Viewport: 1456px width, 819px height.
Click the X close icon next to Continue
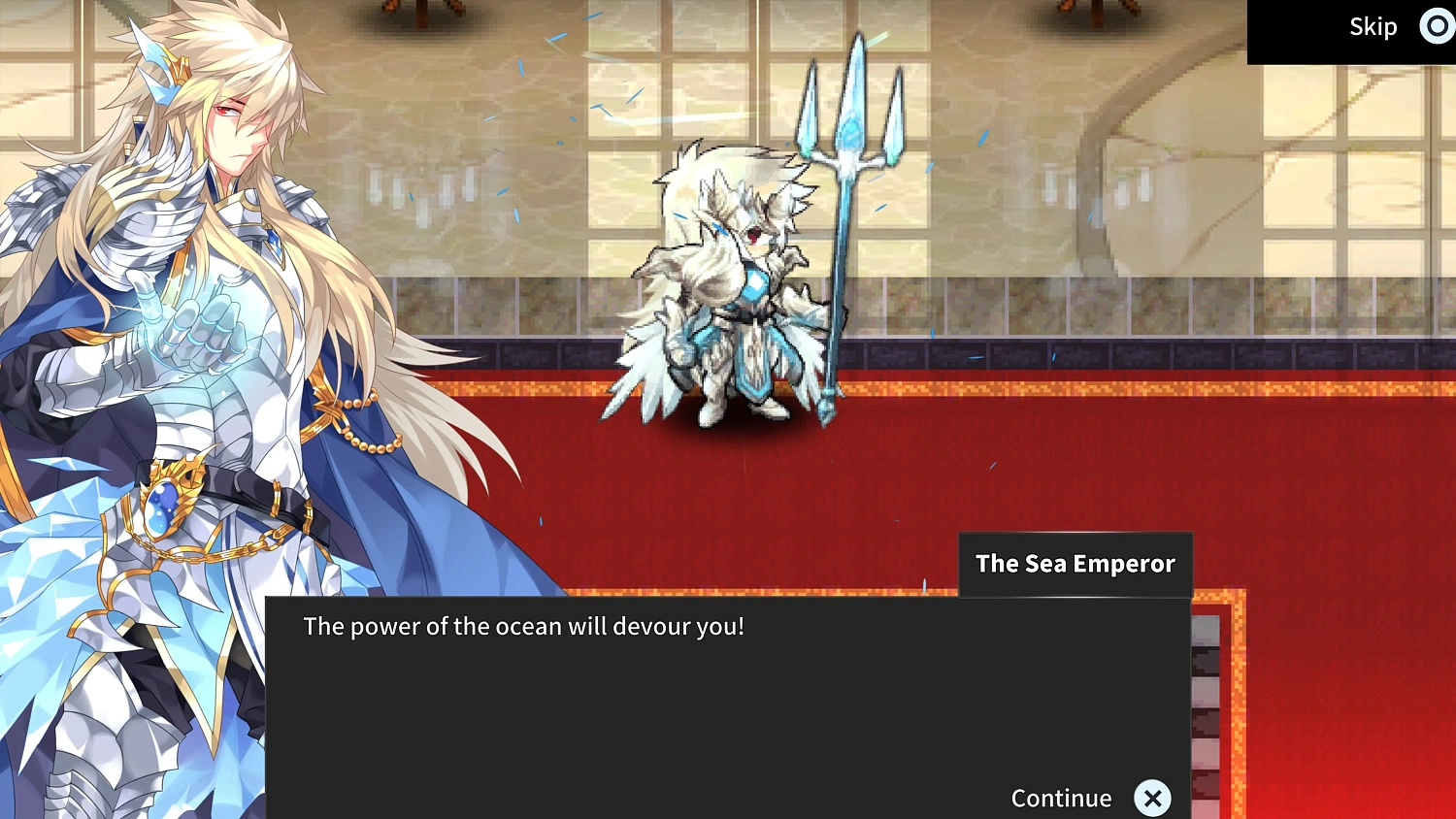pos(1153,798)
